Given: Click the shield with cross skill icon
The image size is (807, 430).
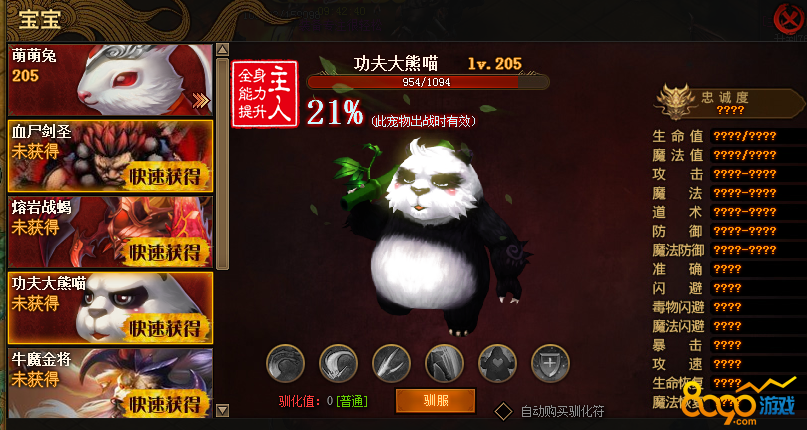Looking at the screenshot, I should [549, 362].
